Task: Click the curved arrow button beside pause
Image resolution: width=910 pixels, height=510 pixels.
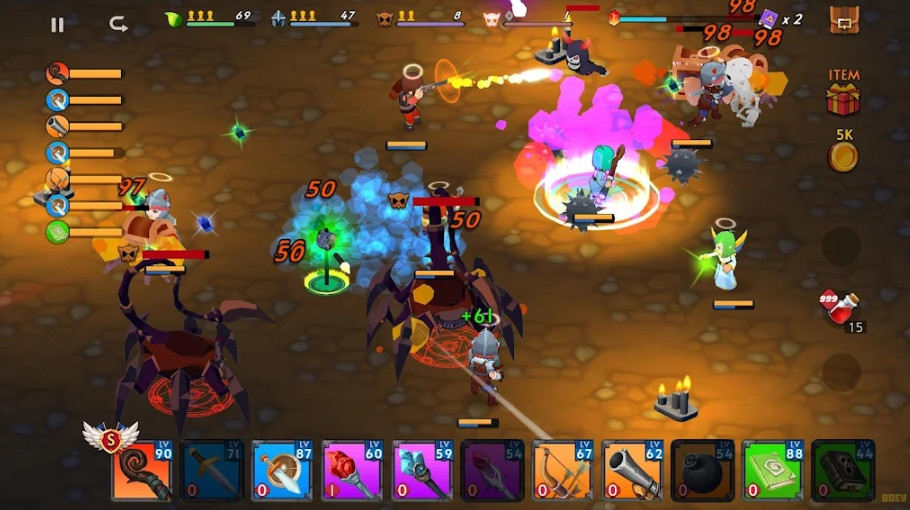Action: (x=118, y=24)
